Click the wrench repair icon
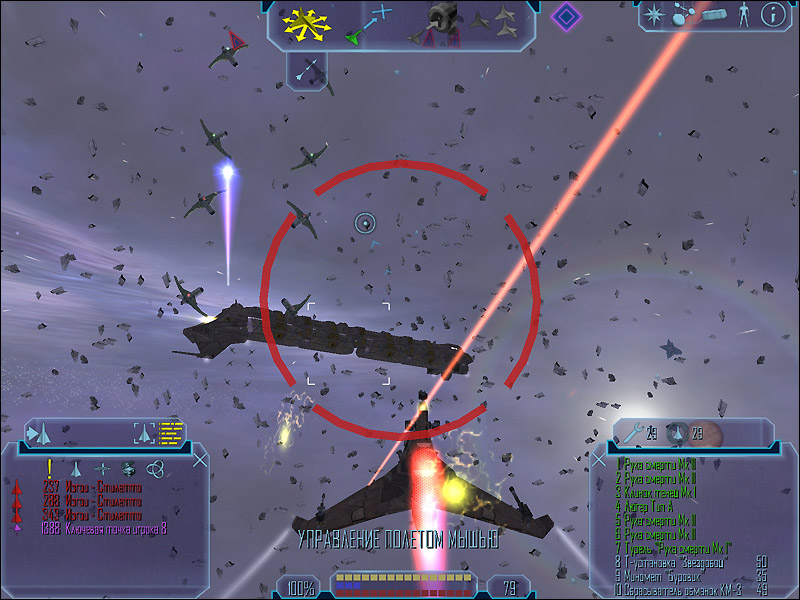The image size is (800, 600). 632,433
